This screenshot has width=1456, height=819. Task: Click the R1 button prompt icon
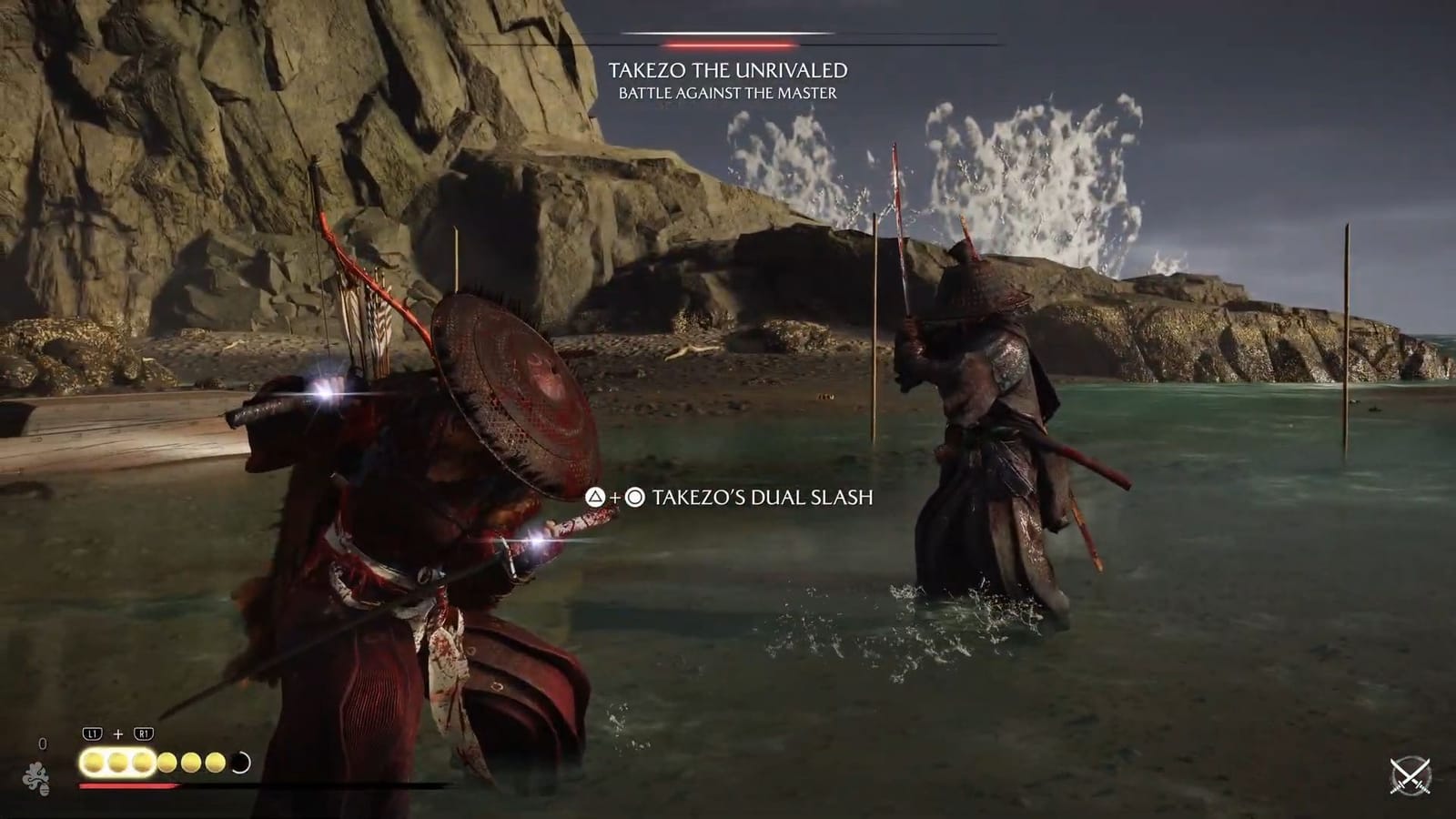(x=144, y=733)
